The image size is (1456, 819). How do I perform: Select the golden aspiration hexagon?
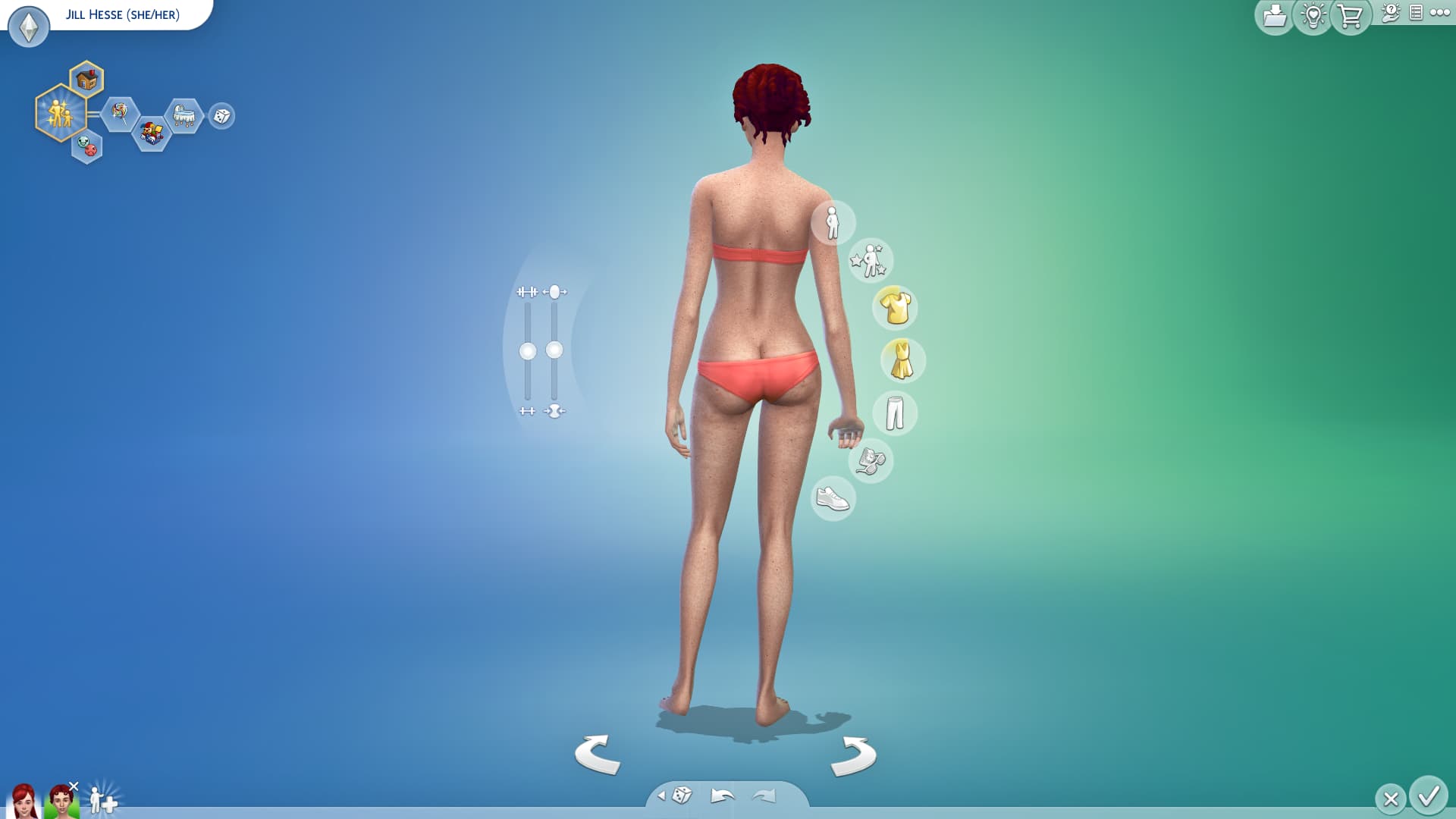click(59, 114)
